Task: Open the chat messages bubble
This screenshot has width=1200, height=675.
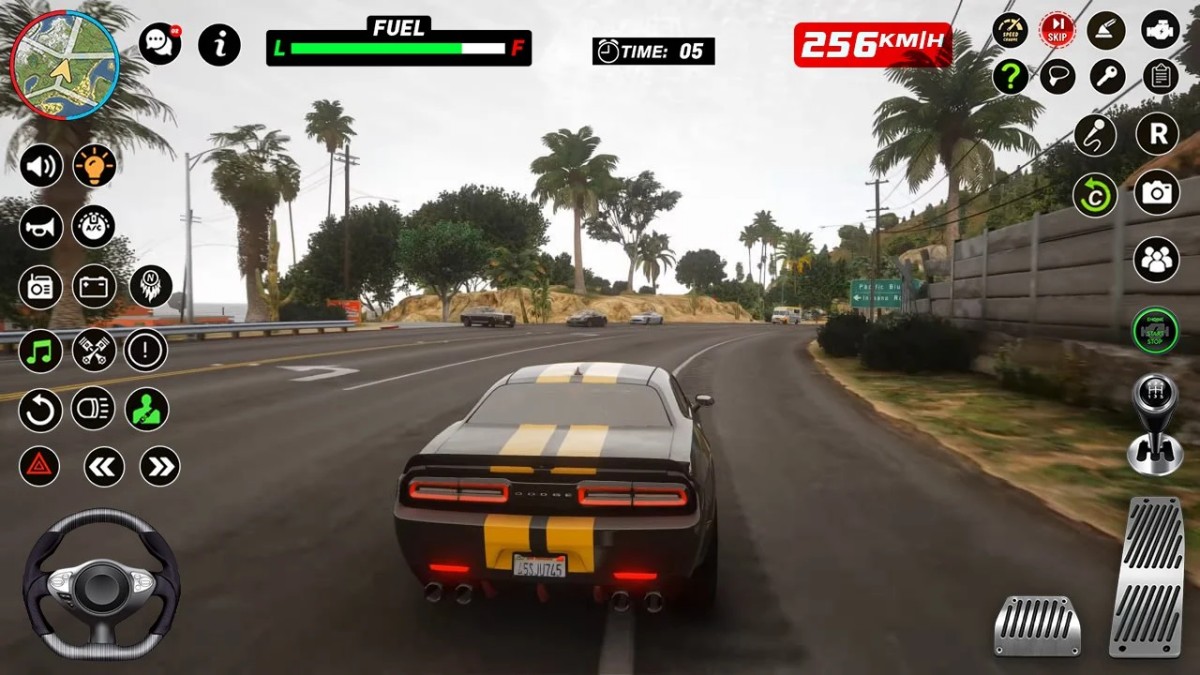Action: coord(160,44)
